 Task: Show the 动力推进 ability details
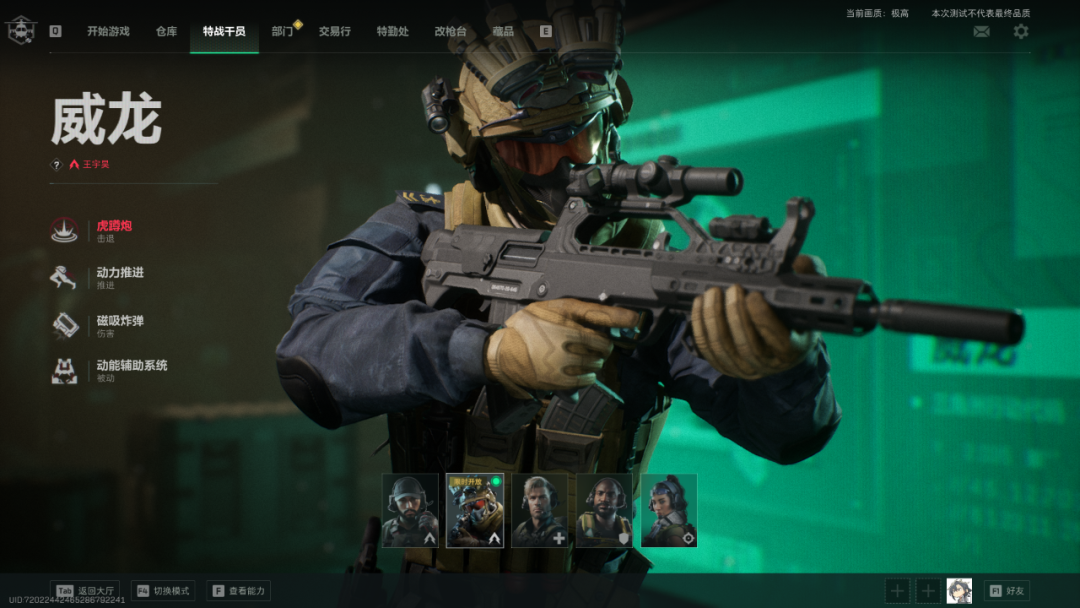[119, 277]
